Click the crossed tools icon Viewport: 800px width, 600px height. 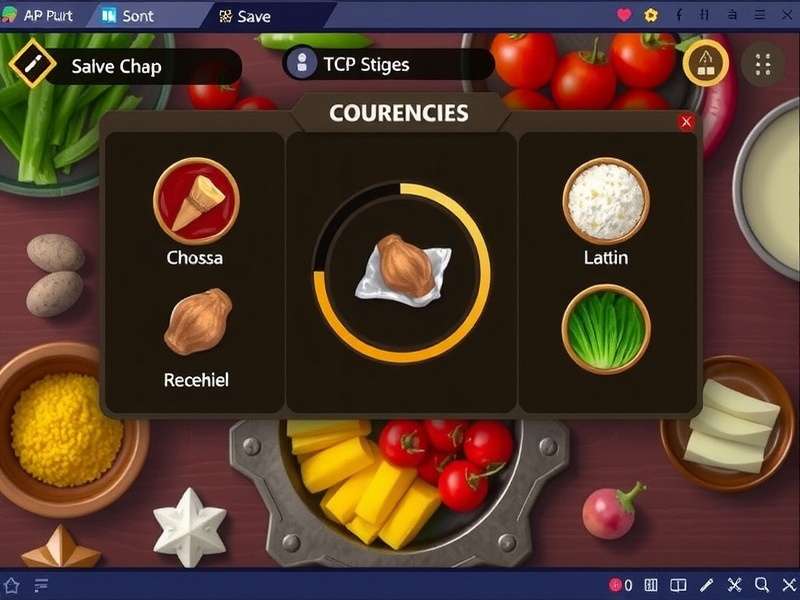(734, 586)
